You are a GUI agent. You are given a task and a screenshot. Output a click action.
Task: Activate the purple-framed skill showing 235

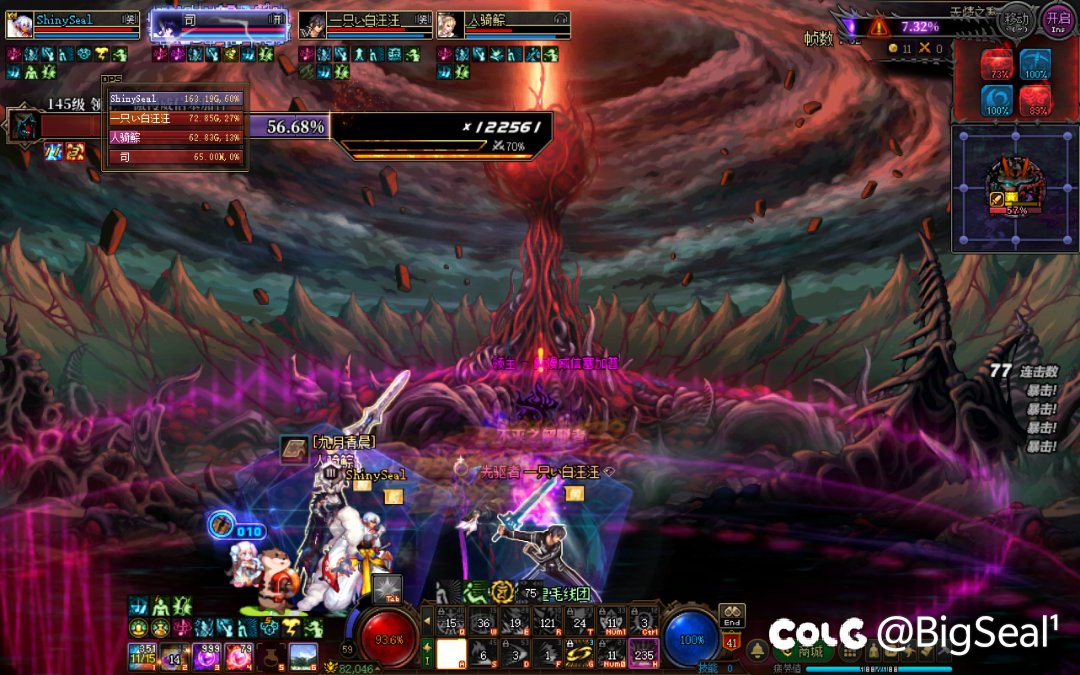[x=643, y=654]
